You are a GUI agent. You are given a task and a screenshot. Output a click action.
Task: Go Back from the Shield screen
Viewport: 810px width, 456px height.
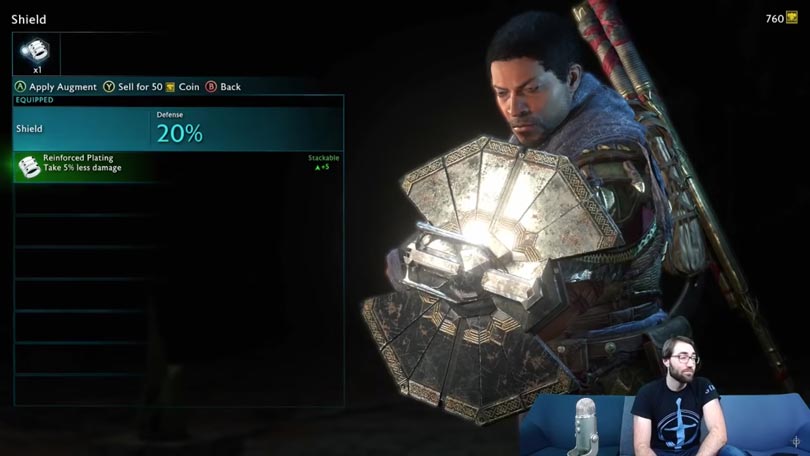[x=224, y=87]
